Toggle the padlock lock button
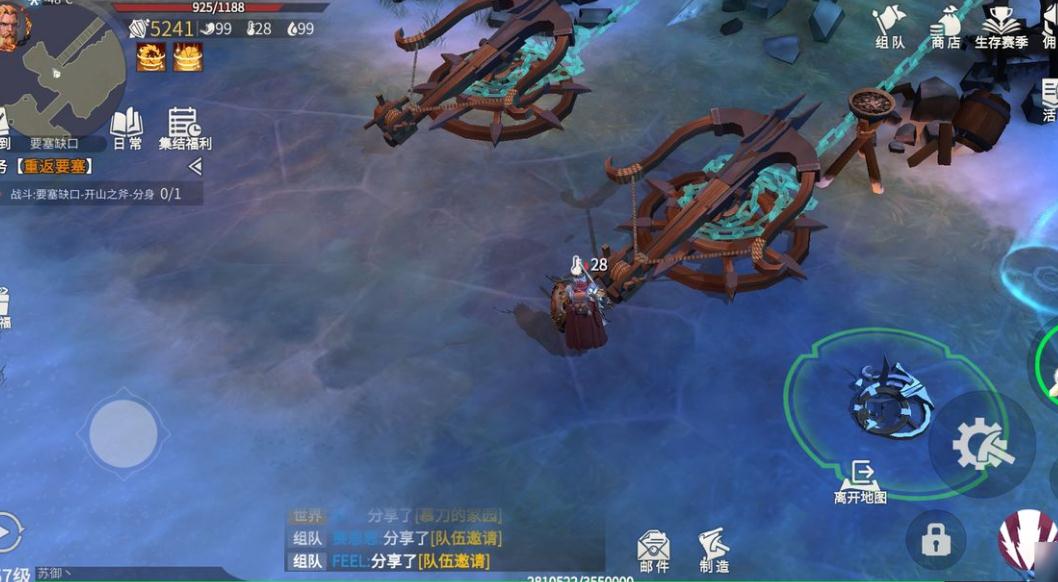Image resolution: width=1058 pixels, height=582 pixels. pos(935,541)
